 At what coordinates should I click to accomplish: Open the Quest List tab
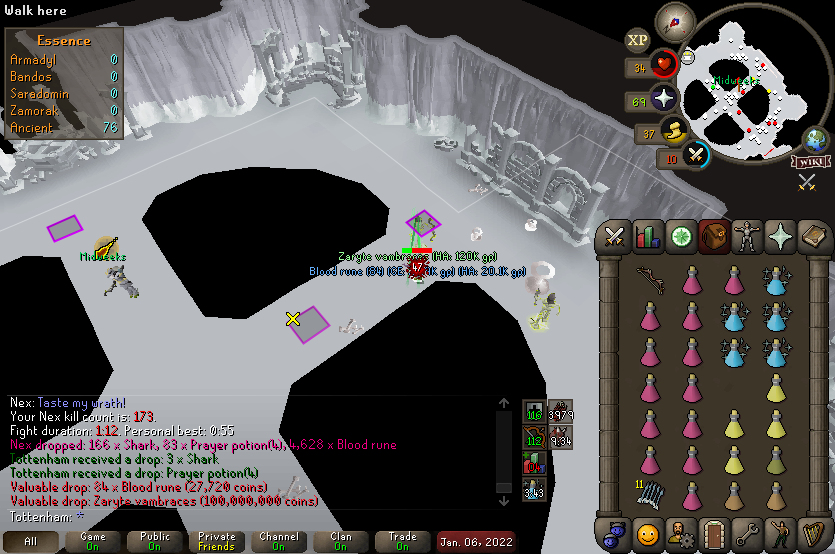[x=681, y=236]
